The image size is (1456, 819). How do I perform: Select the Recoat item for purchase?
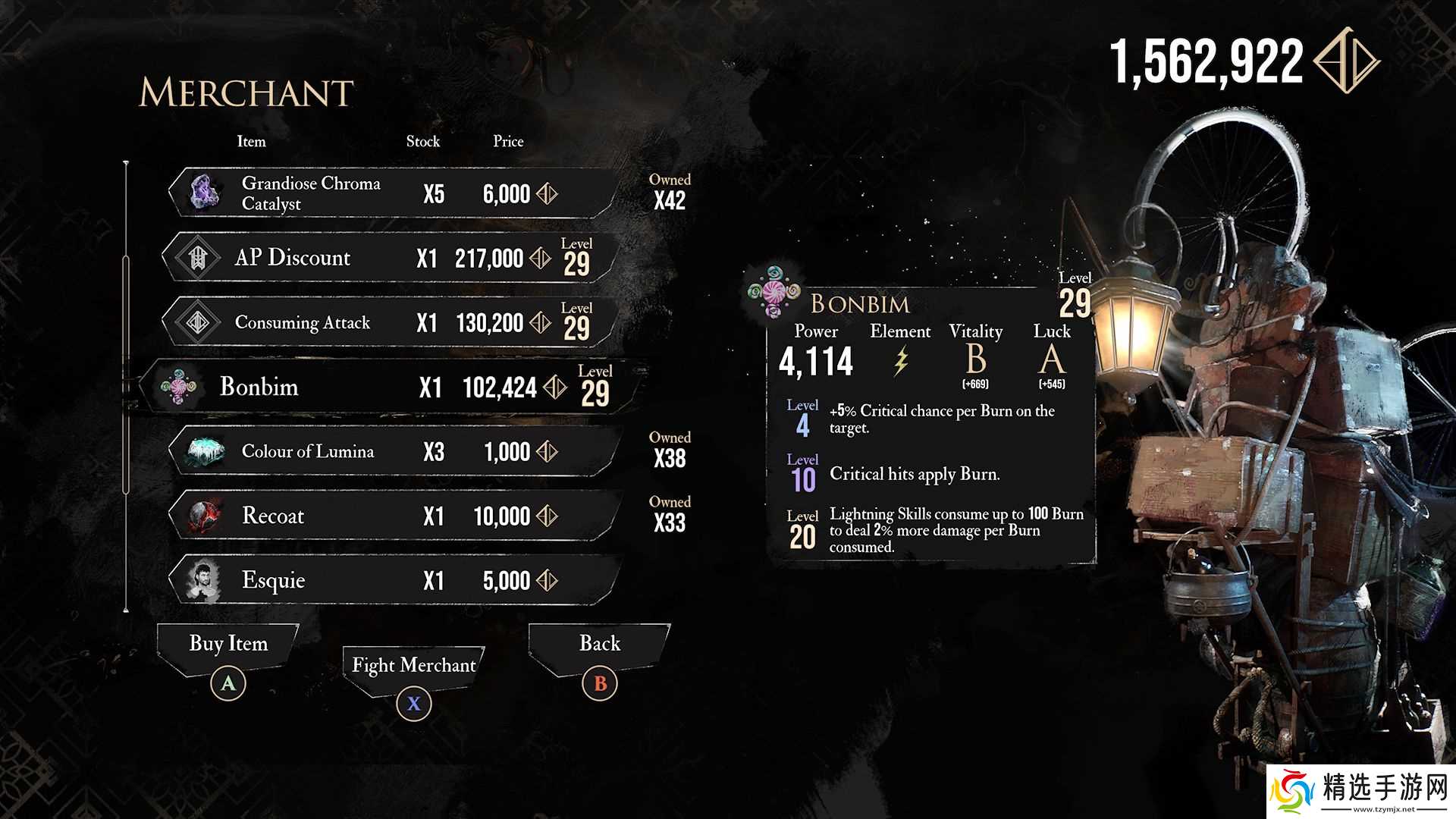click(391, 516)
